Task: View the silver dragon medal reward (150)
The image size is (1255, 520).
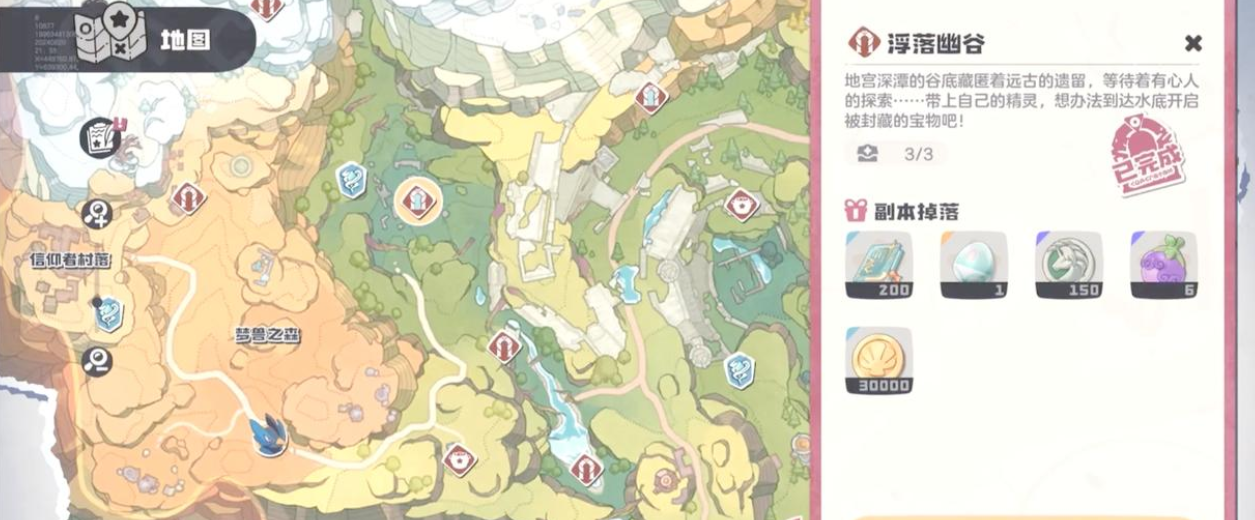Action: click(x=1068, y=265)
